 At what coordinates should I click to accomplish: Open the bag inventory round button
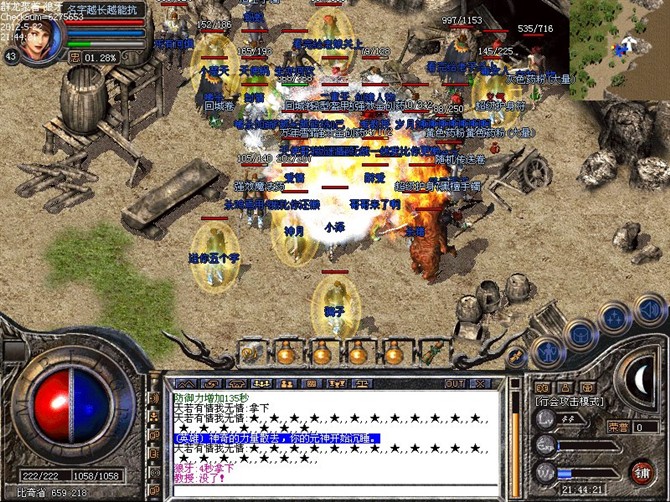pyautogui.click(x=577, y=333)
